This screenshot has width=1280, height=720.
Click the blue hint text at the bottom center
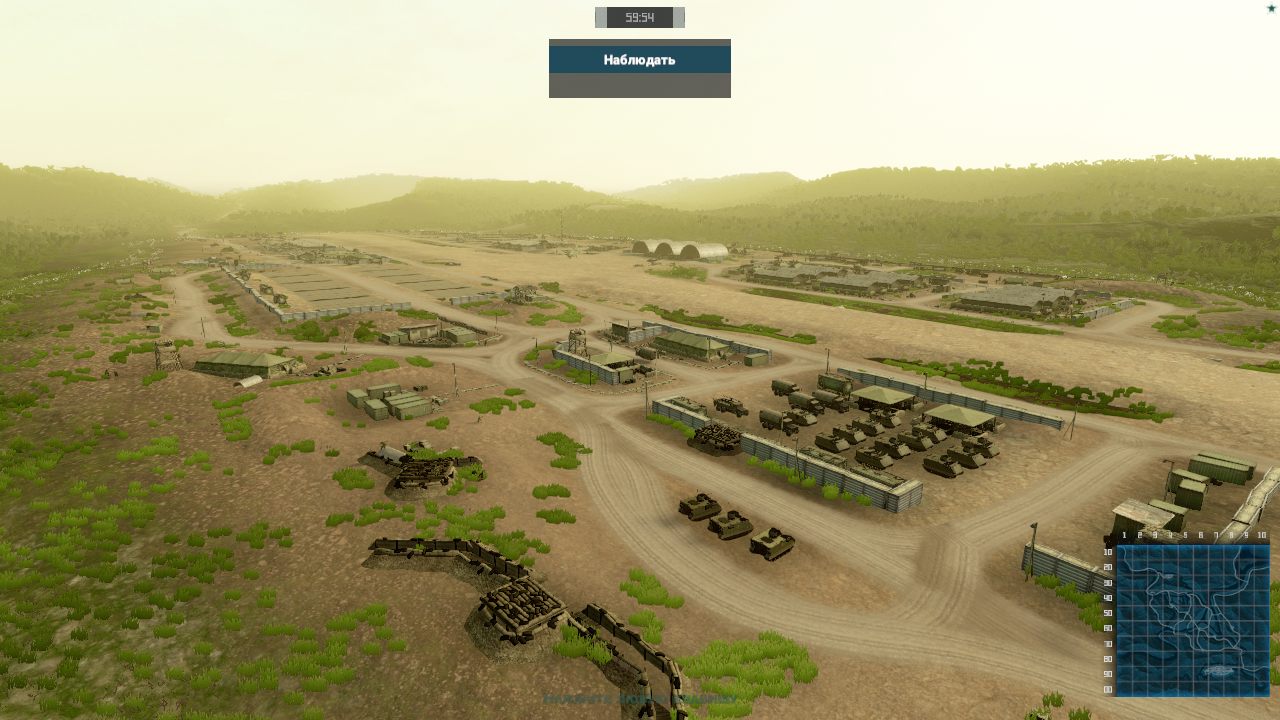point(640,699)
